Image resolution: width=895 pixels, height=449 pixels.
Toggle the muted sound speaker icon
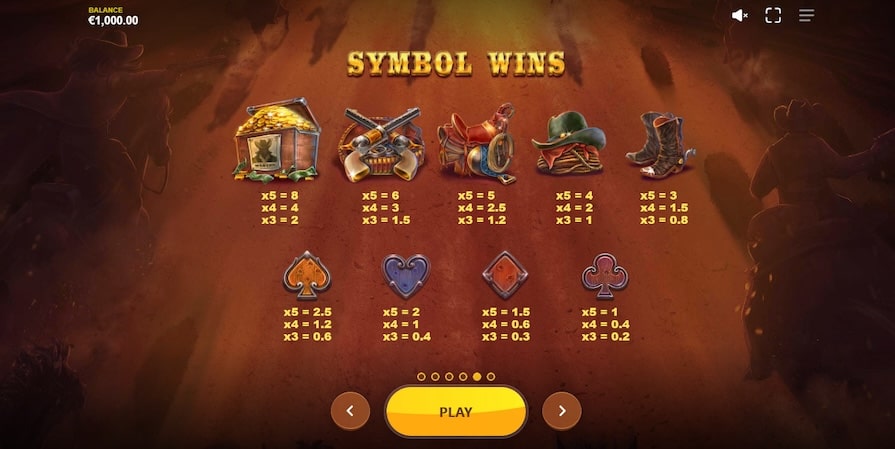740,15
